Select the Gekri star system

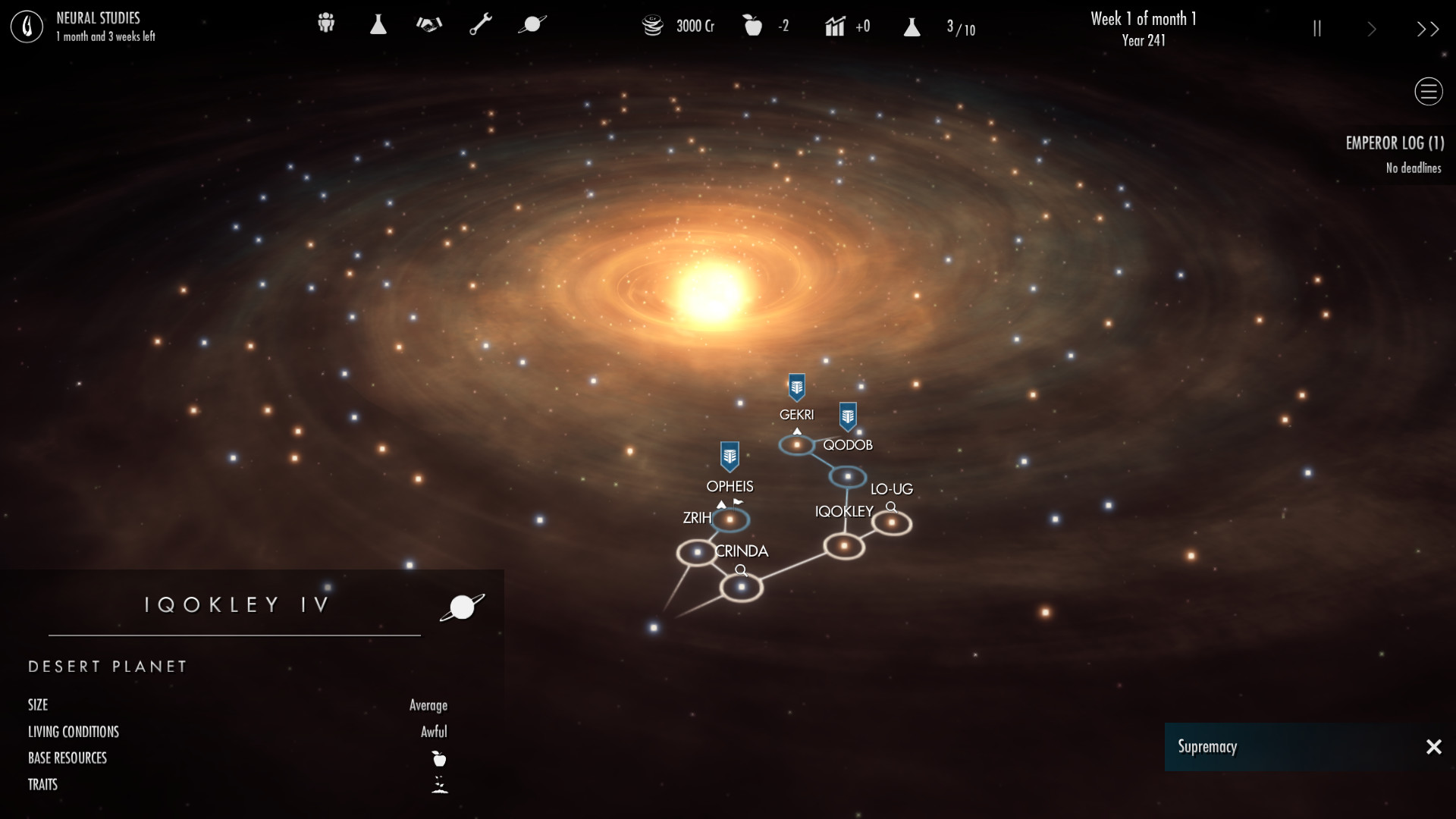[796, 444]
